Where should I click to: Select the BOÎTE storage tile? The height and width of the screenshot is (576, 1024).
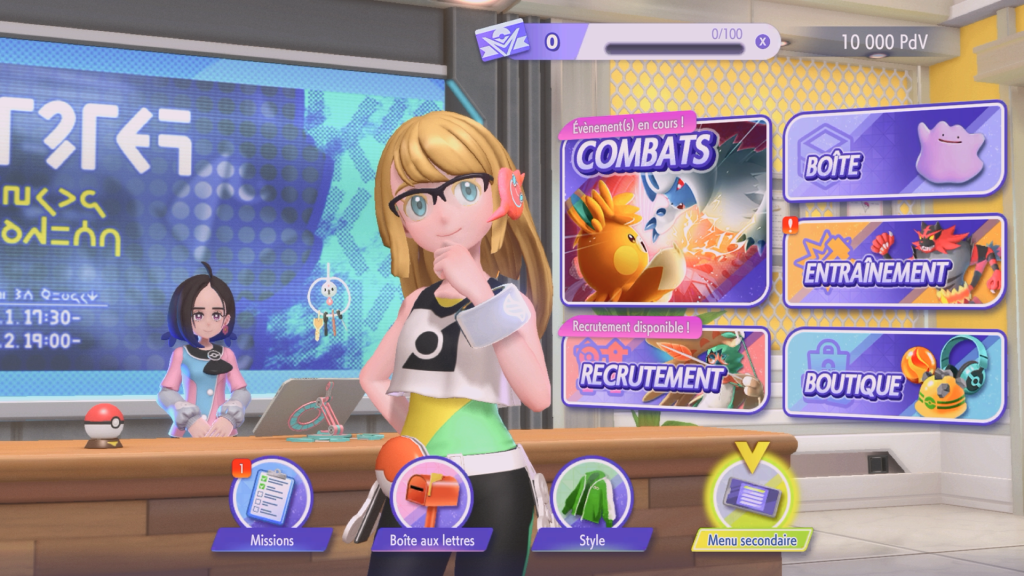(x=894, y=151)
